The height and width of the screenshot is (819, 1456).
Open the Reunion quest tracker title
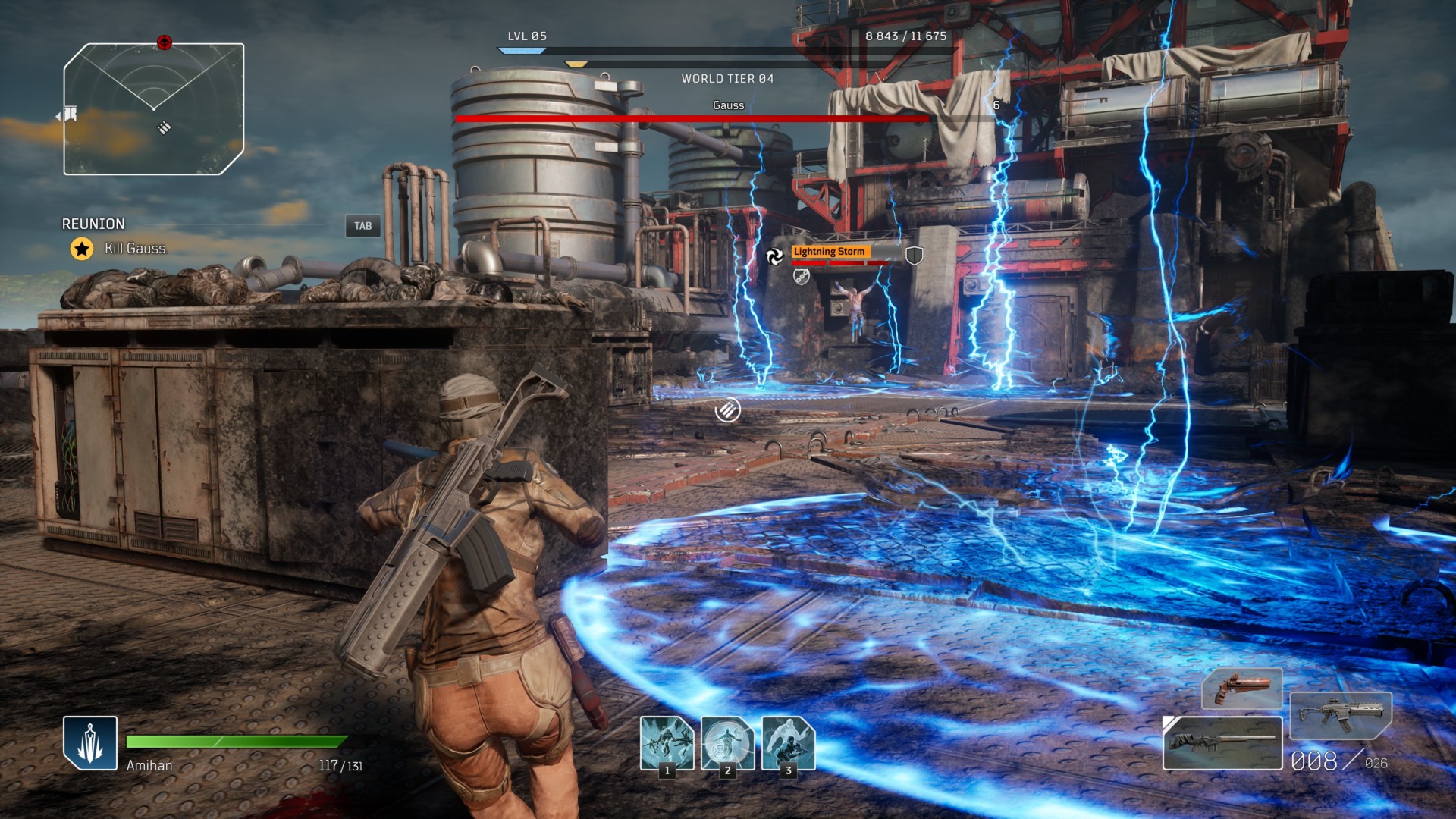93,224
